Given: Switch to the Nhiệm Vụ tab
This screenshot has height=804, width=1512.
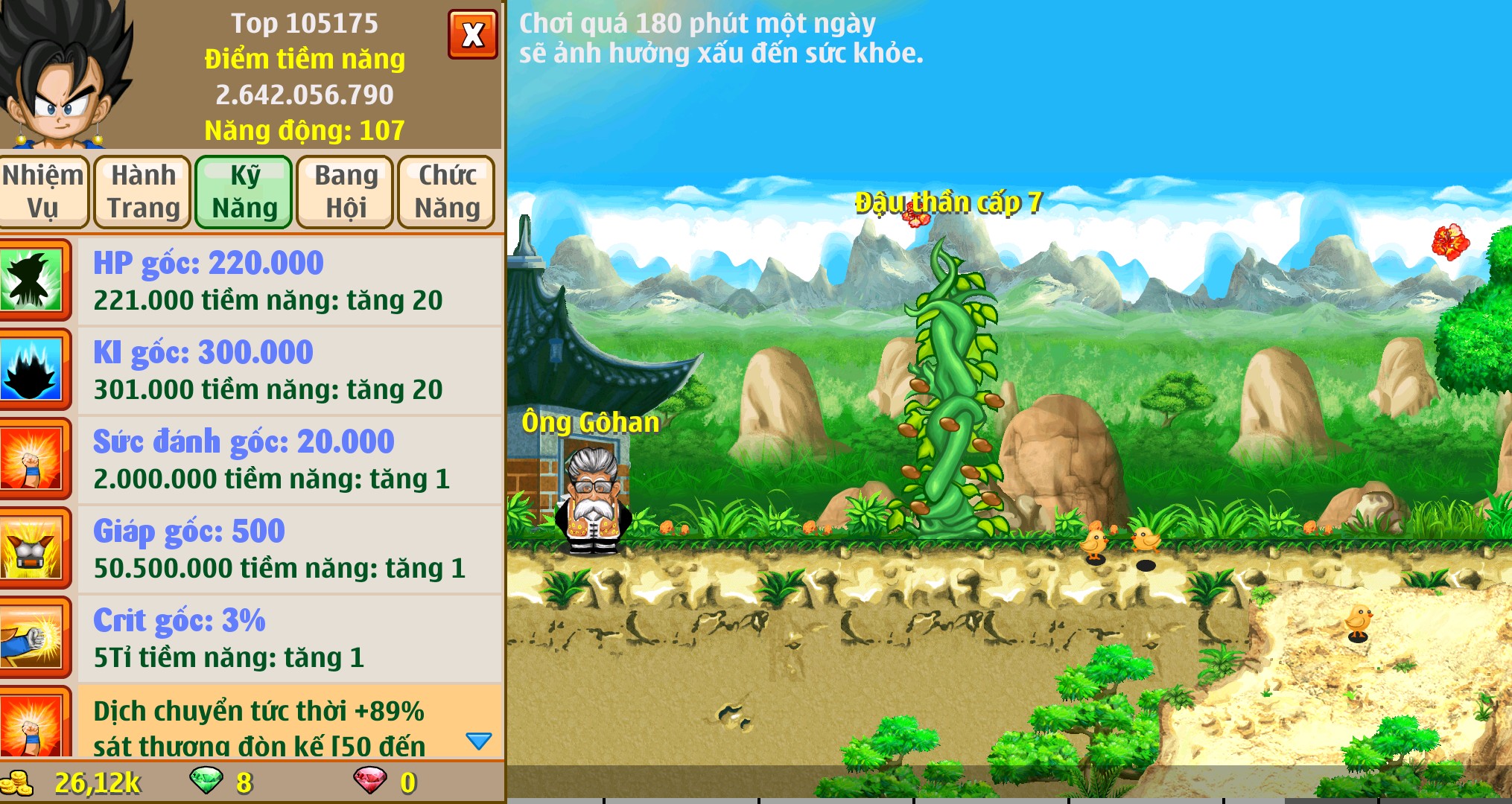Looking at the screenshot, I should click(x=45, y=191).
